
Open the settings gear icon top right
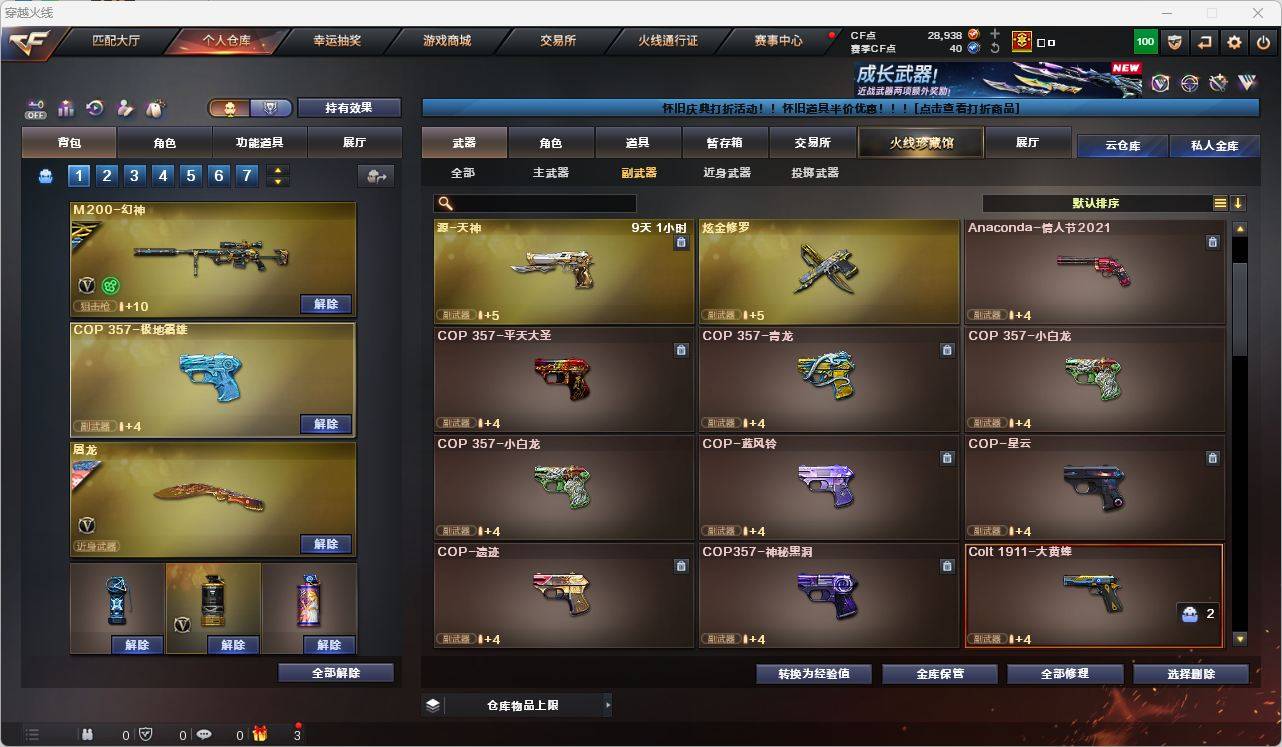(x=1235, y=42)
